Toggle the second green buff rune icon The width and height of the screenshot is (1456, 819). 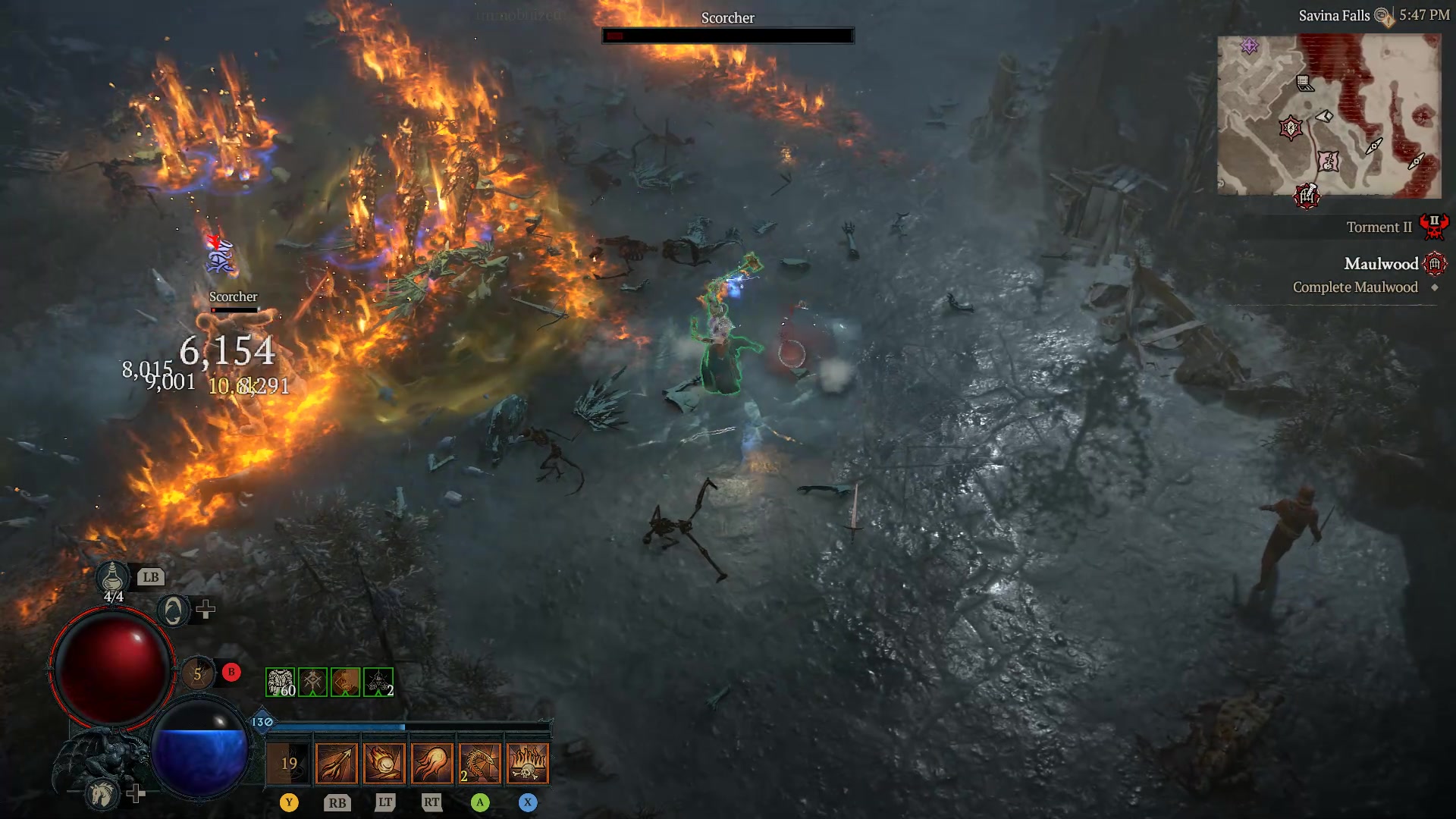click(x=312, y=682)
